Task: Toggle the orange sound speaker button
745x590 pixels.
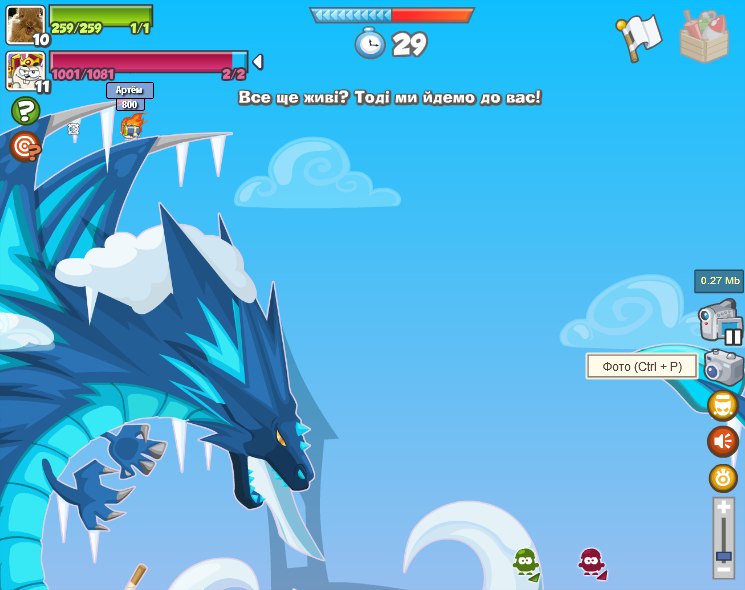Action: [x=722, y=441]
